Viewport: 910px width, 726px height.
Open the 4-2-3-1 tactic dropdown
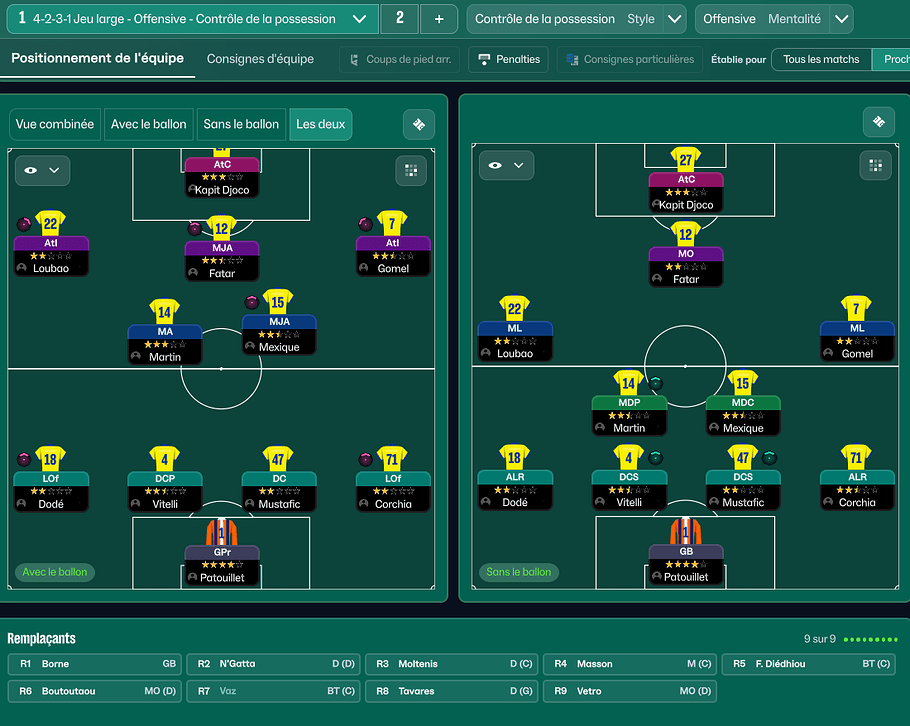[x=360, y=19]
